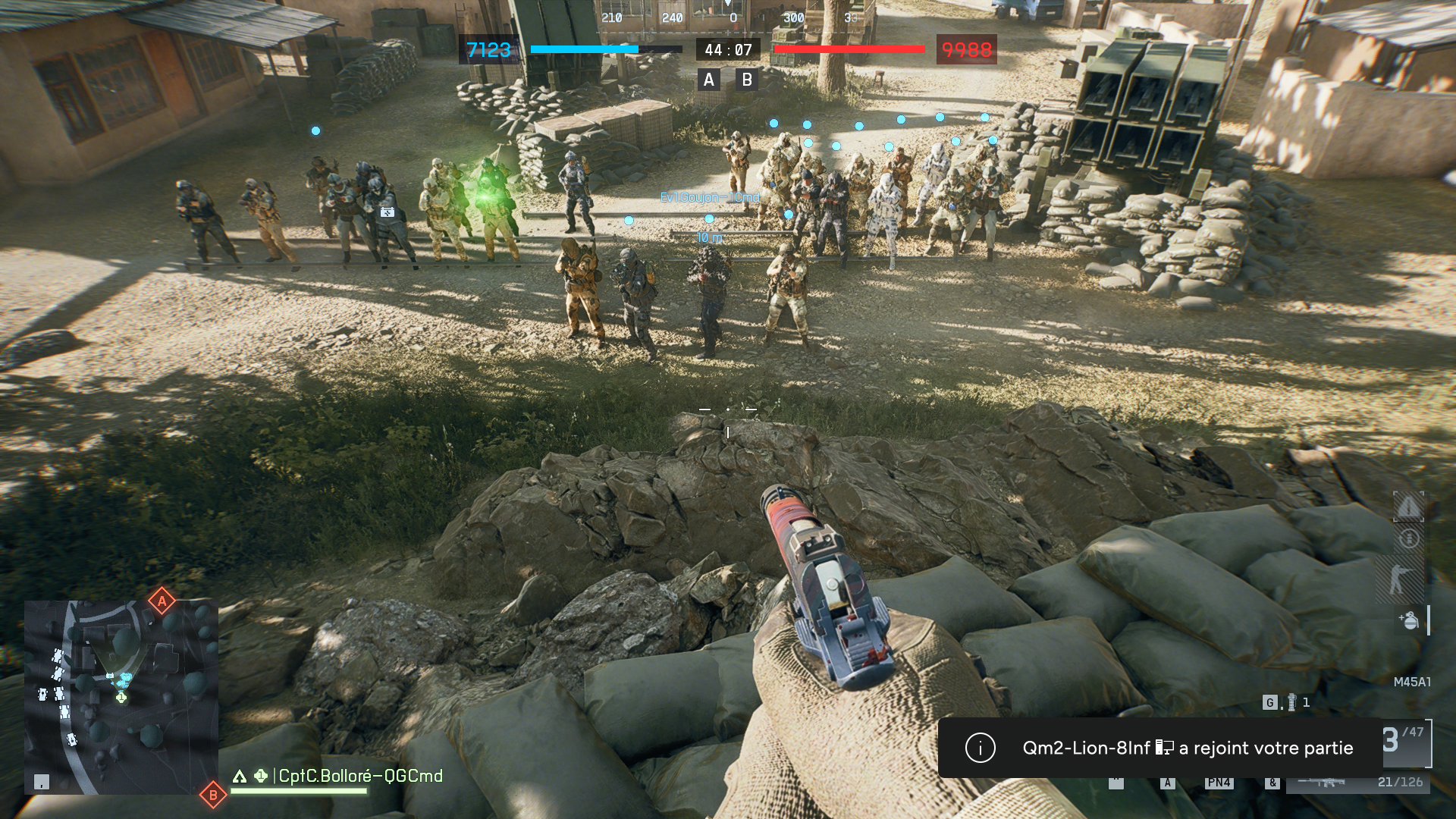Select the grenade-plus gadget icon

(1408, 620)
